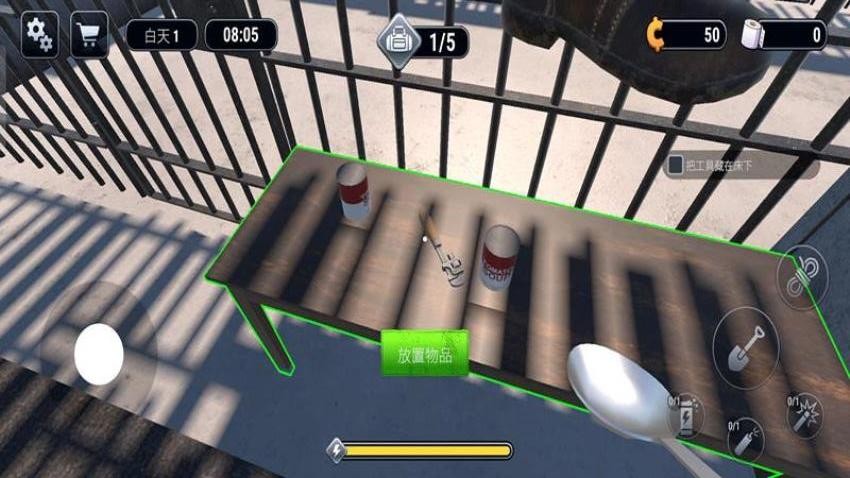Check the hide-tools-under-bed objective

677,165
